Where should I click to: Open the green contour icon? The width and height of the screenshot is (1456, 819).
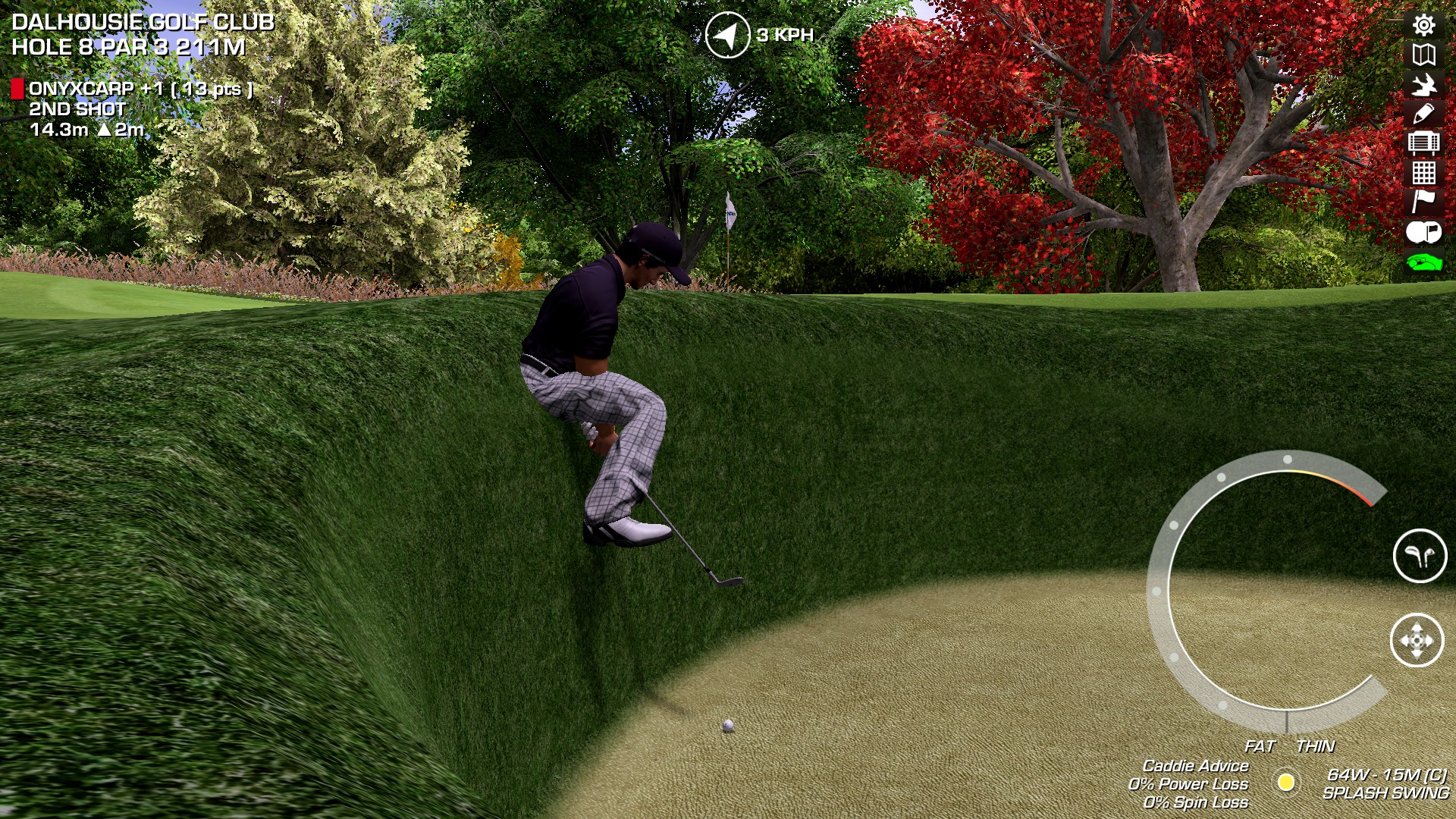[x=1423, y=262]
